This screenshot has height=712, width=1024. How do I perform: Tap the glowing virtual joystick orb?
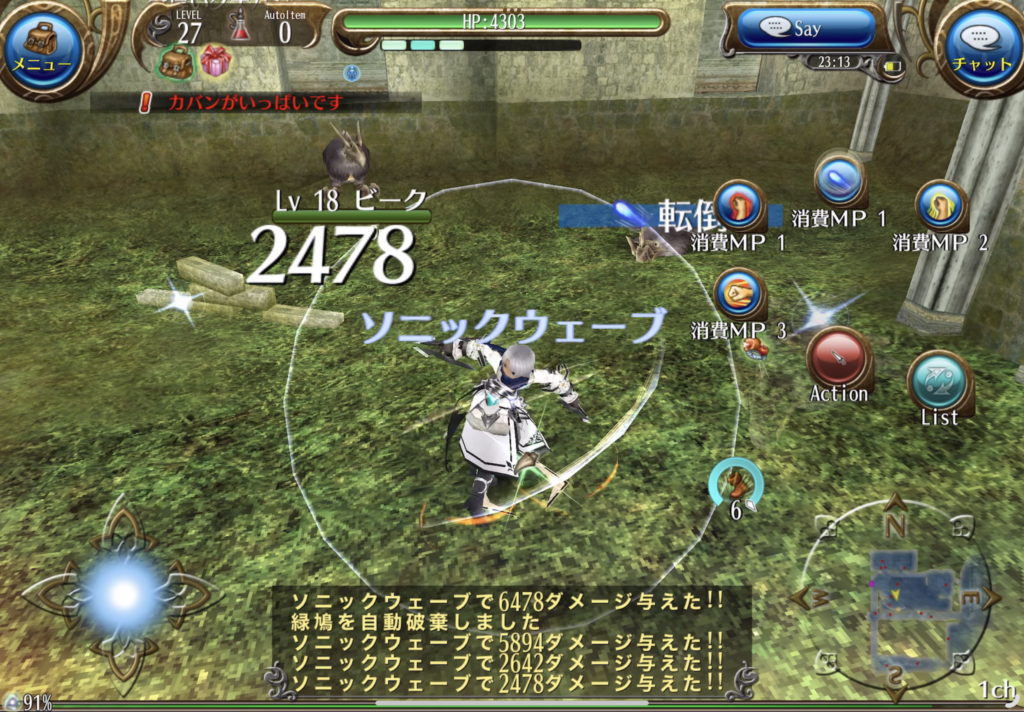click(124, 593)
